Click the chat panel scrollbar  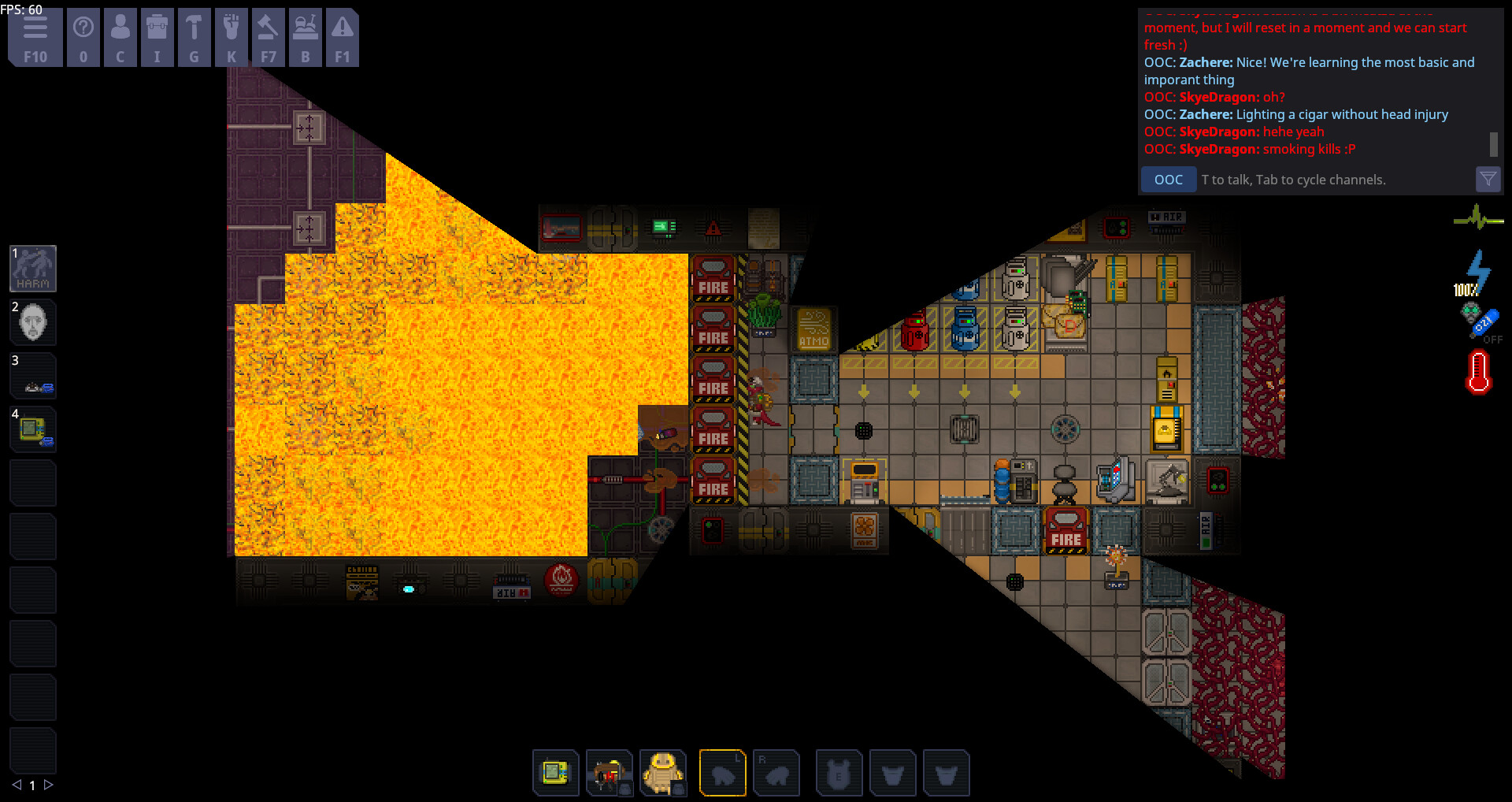click(1492, 146)
